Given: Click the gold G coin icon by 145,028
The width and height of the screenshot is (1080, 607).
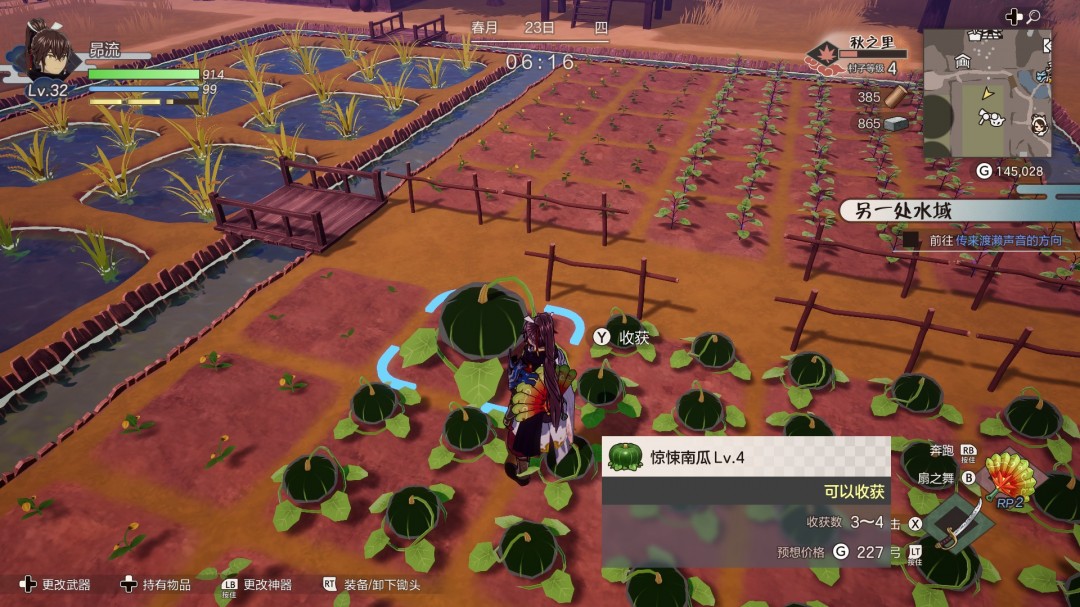Looking at the screenshot, I should pyautogui.click(x=983, y=171).
